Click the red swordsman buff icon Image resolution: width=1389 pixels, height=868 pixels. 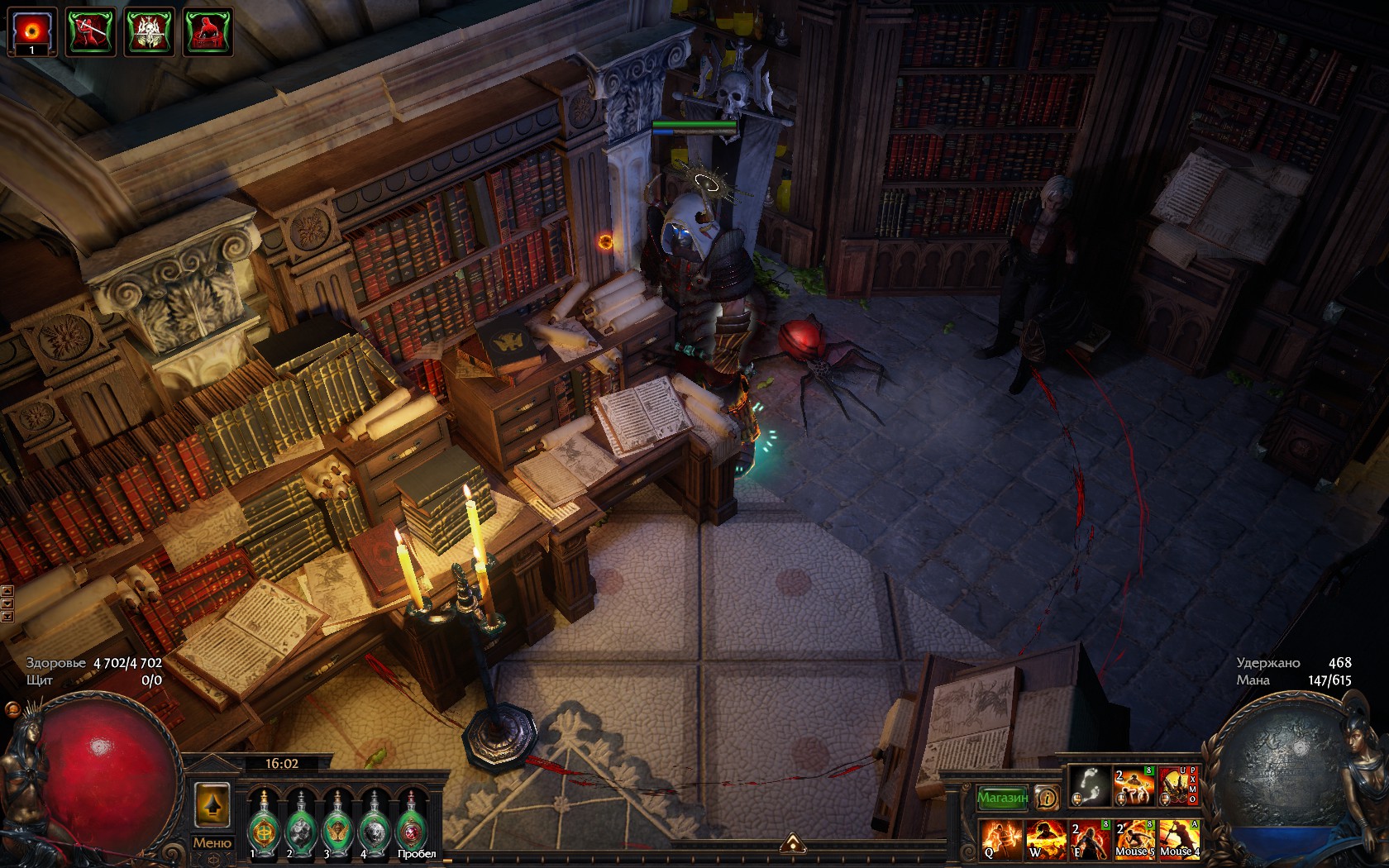tap(91, 31)
